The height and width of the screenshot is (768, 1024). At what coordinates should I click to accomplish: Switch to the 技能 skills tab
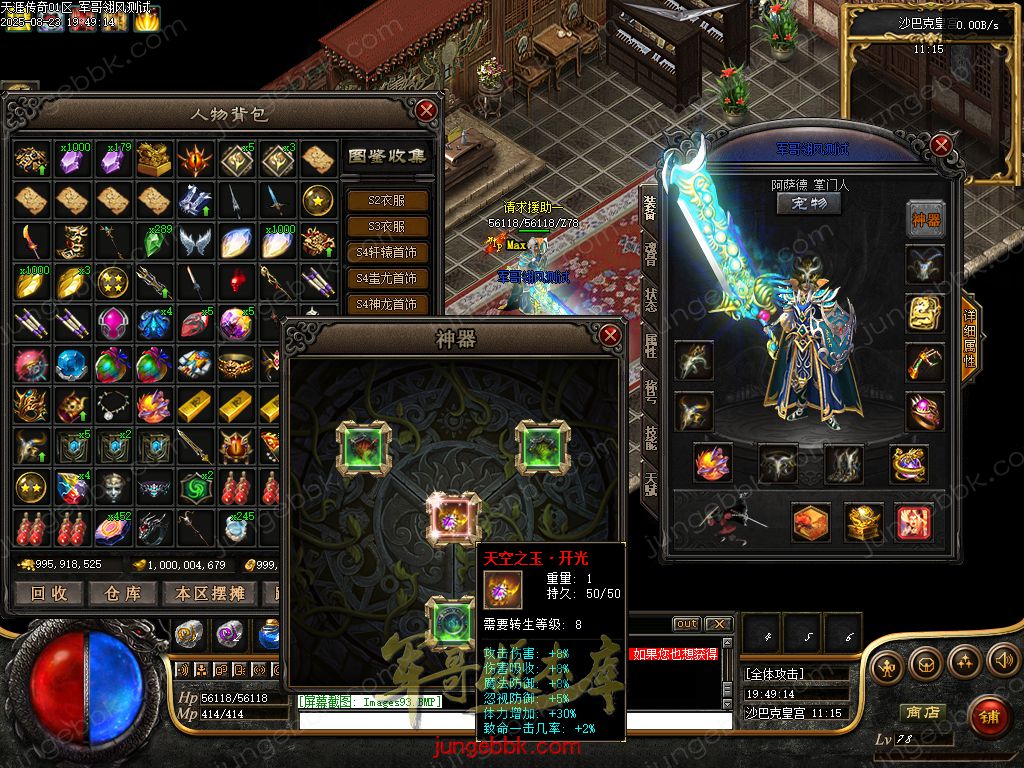point(650,437)
